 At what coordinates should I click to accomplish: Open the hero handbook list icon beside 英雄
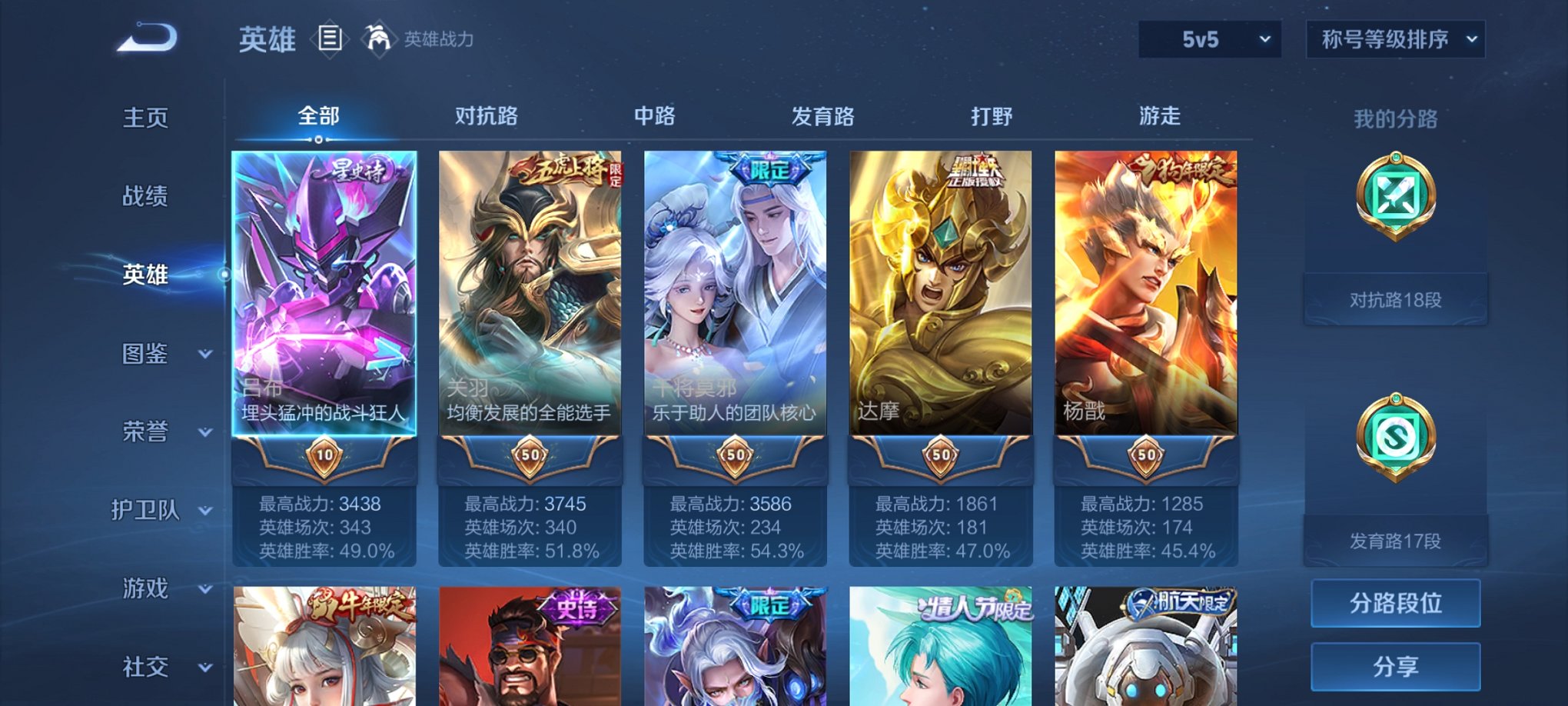[x=331, y=38]
